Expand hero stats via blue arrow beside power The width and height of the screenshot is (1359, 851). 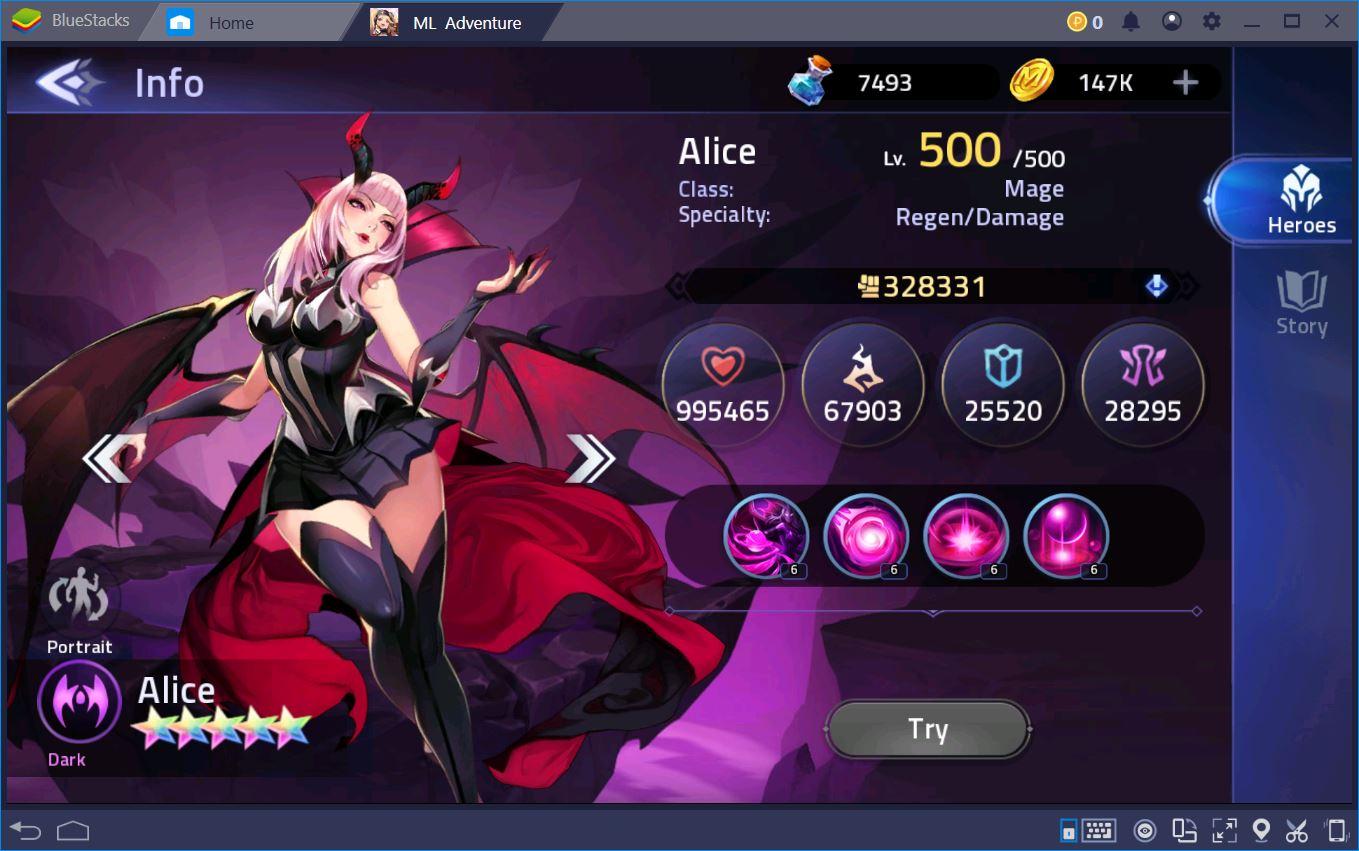[1156, 286]
